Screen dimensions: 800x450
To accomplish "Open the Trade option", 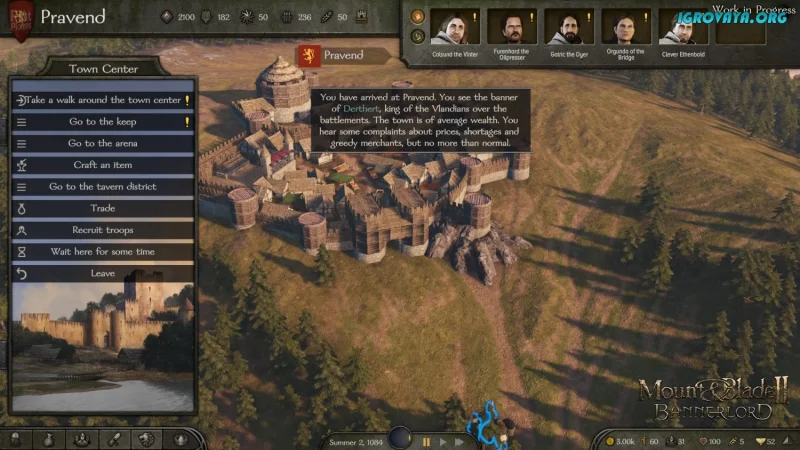I will [103, 209].
